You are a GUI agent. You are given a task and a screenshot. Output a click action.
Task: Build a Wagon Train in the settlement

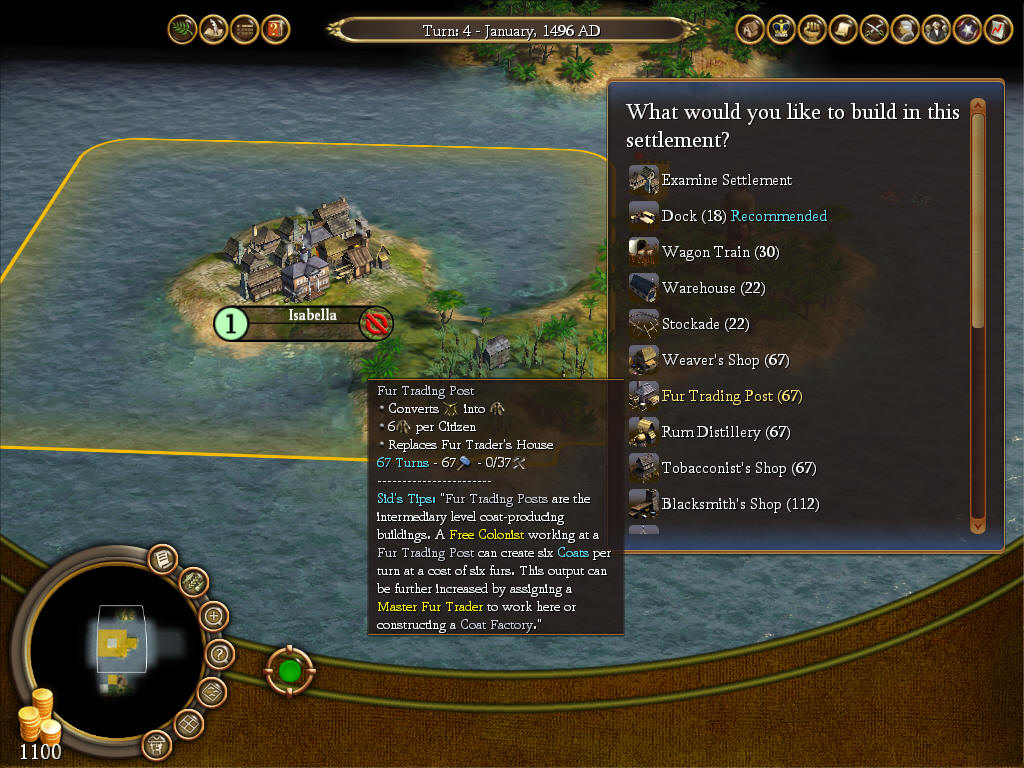click(x=720, y=252)
